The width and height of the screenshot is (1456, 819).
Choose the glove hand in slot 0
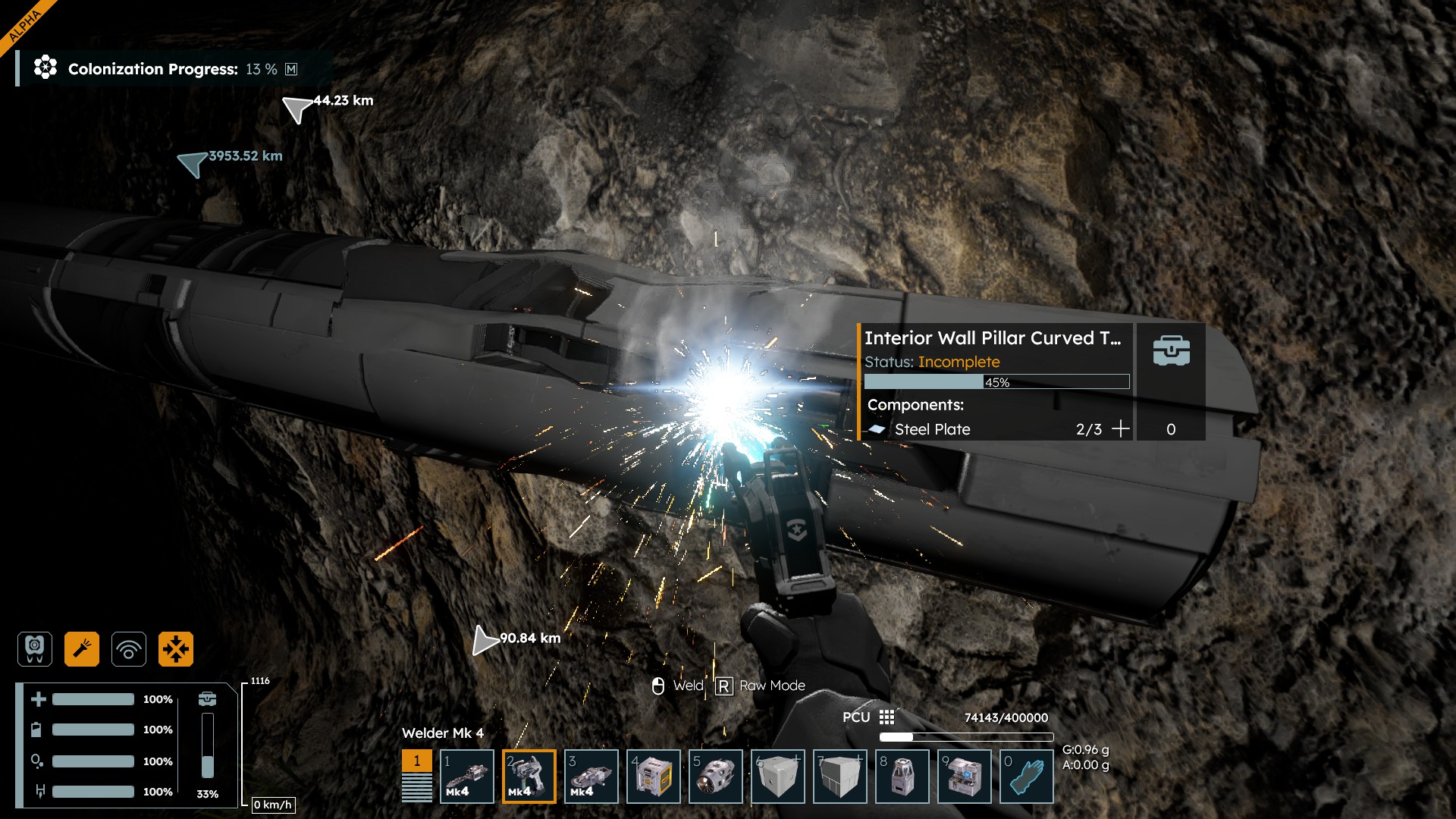pyautogui.click(x=1027, y=776)
